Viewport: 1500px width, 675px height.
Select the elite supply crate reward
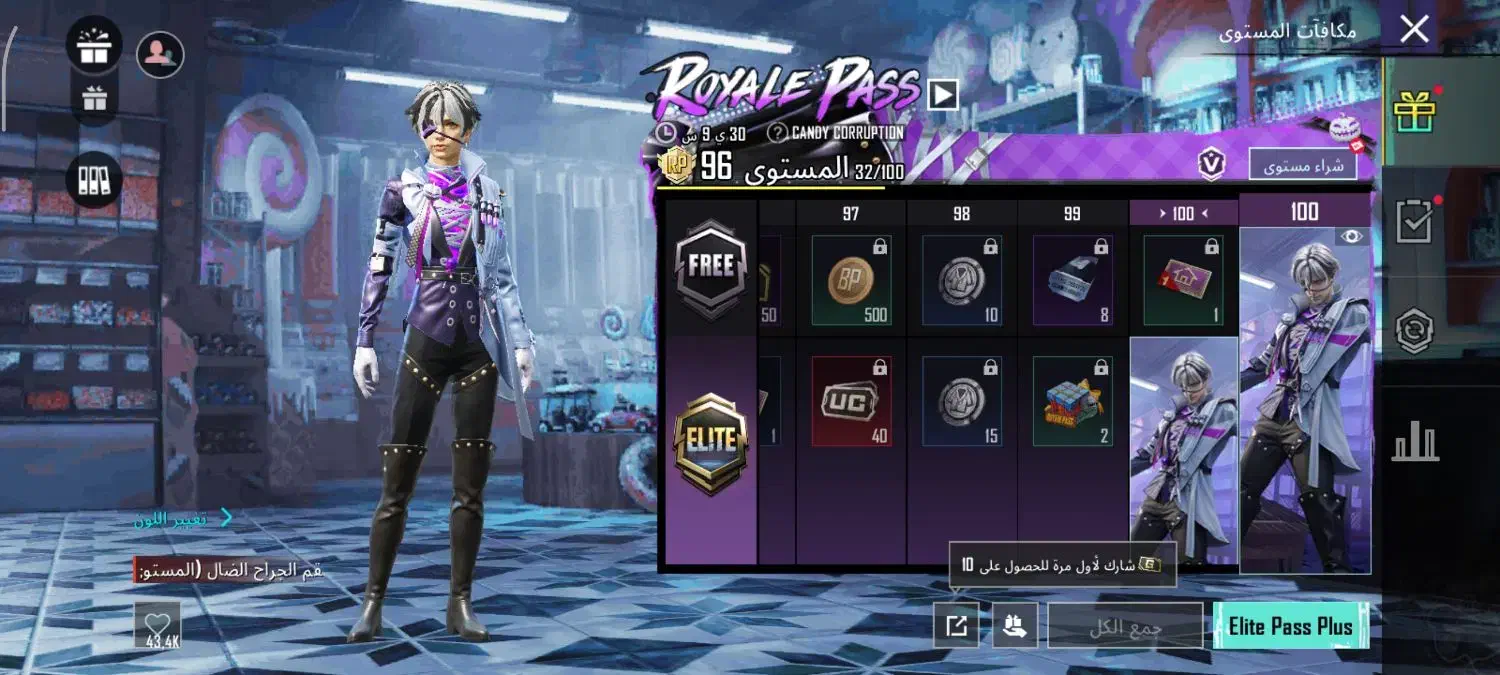coord(1072,400)
